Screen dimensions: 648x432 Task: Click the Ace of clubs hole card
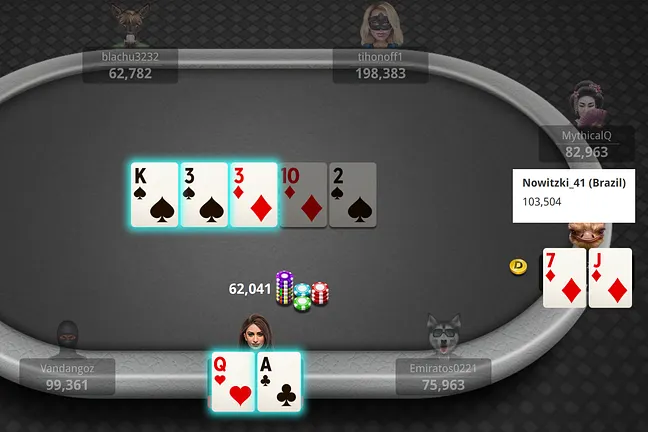pyautogui.click(x=278, y=381)
